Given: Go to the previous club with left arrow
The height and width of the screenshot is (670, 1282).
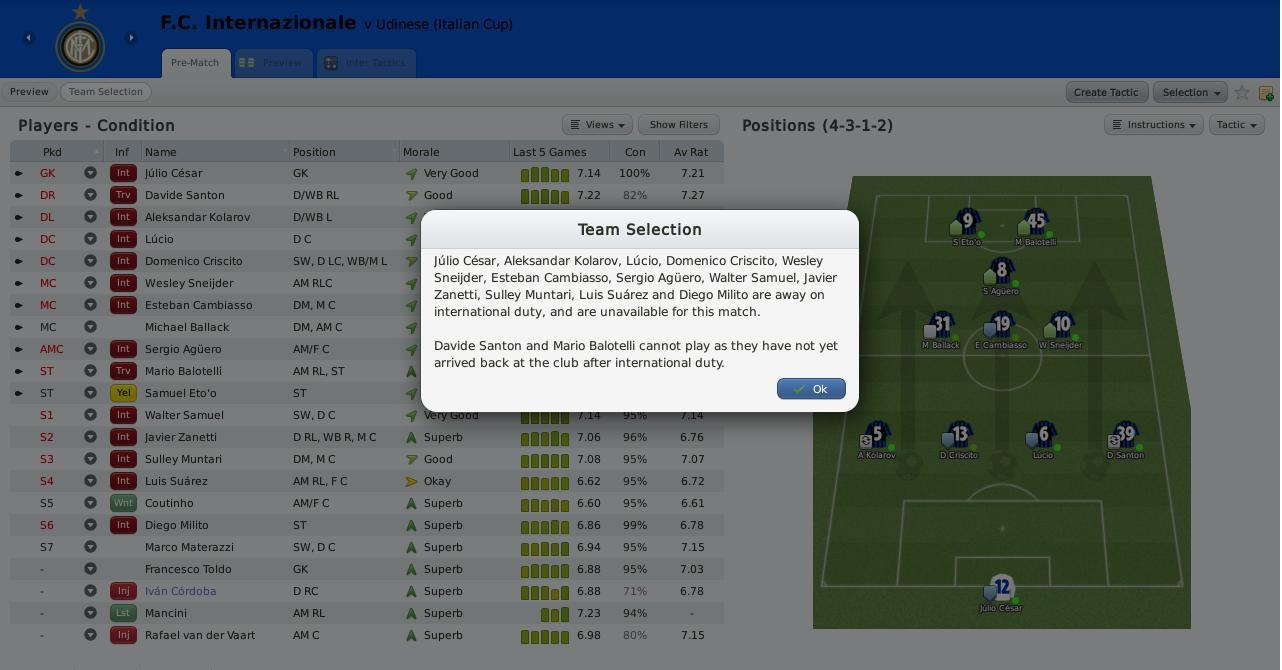Looking at the screenshot, I should tap(29, 38).
